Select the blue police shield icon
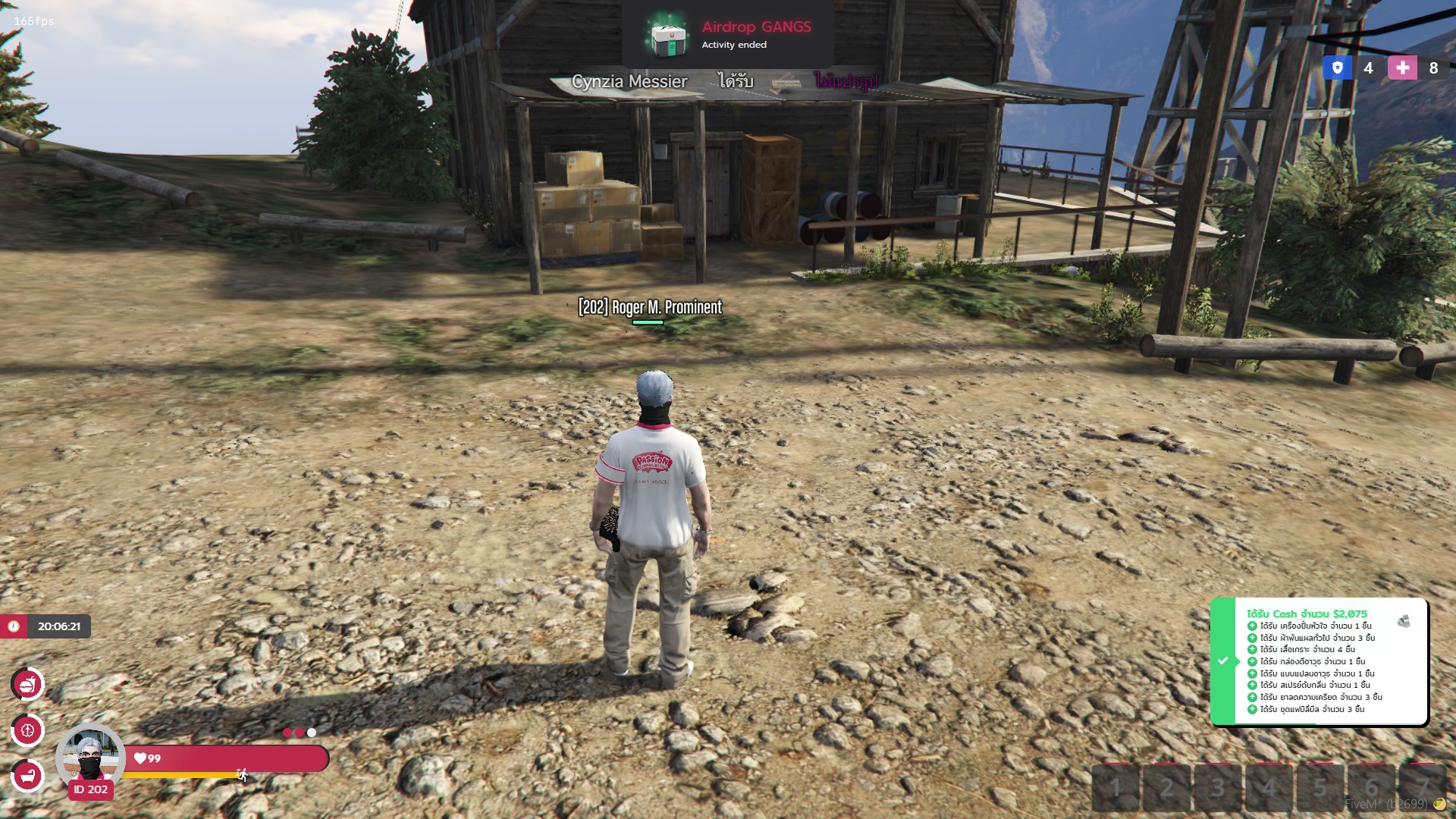The height and width of the screenshot is (819, 1456). tap(1337, 68)
